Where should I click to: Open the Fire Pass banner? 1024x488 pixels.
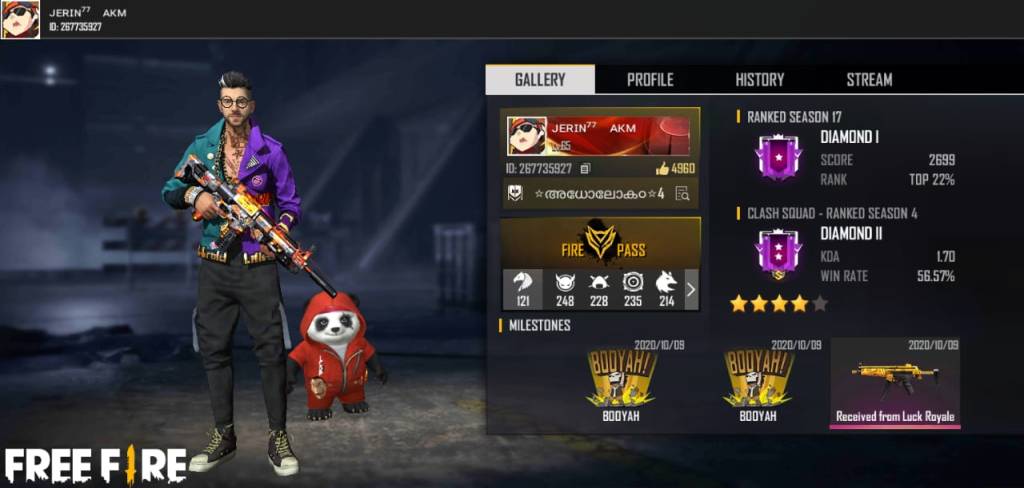pos(600,244)
